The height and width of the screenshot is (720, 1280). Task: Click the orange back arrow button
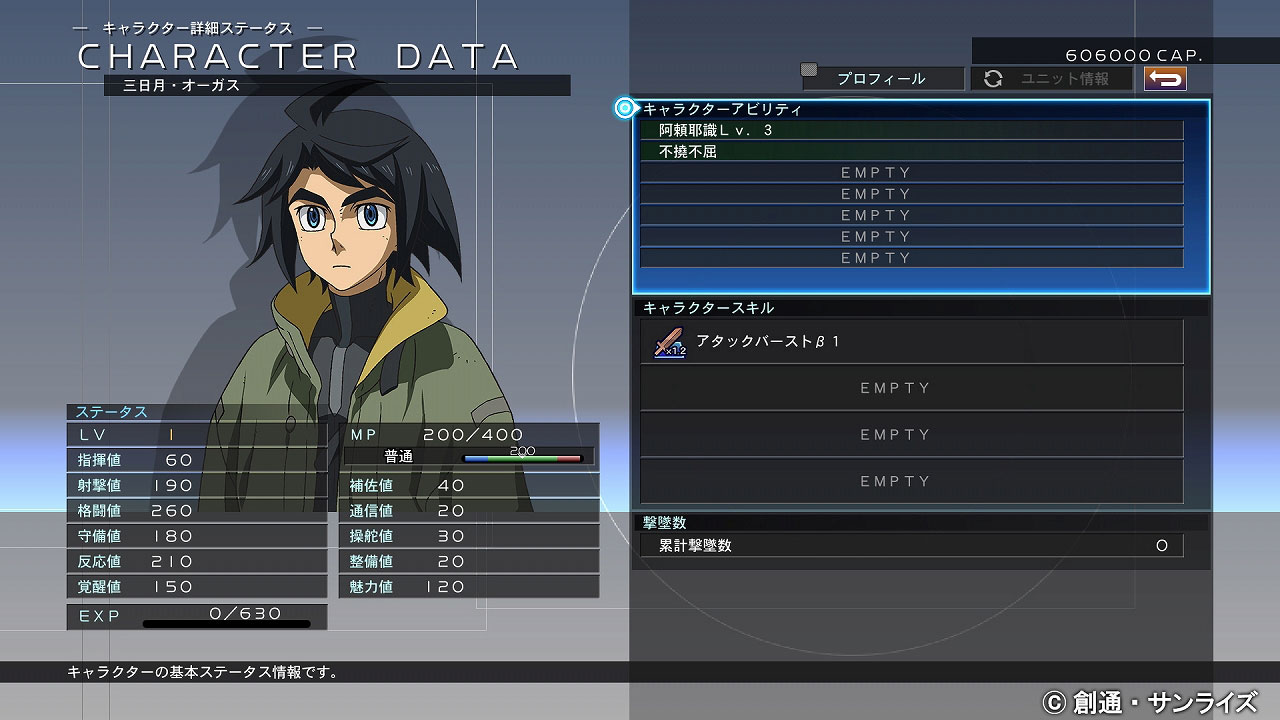click(1165, 79)
